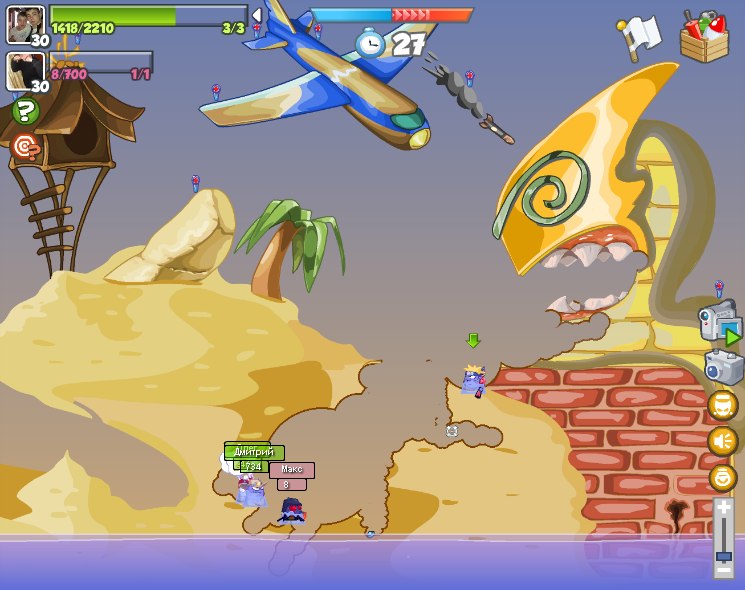Viewport: 745px width, 590px height.
Task: Select the pink team player avatar
Action: 25,71
